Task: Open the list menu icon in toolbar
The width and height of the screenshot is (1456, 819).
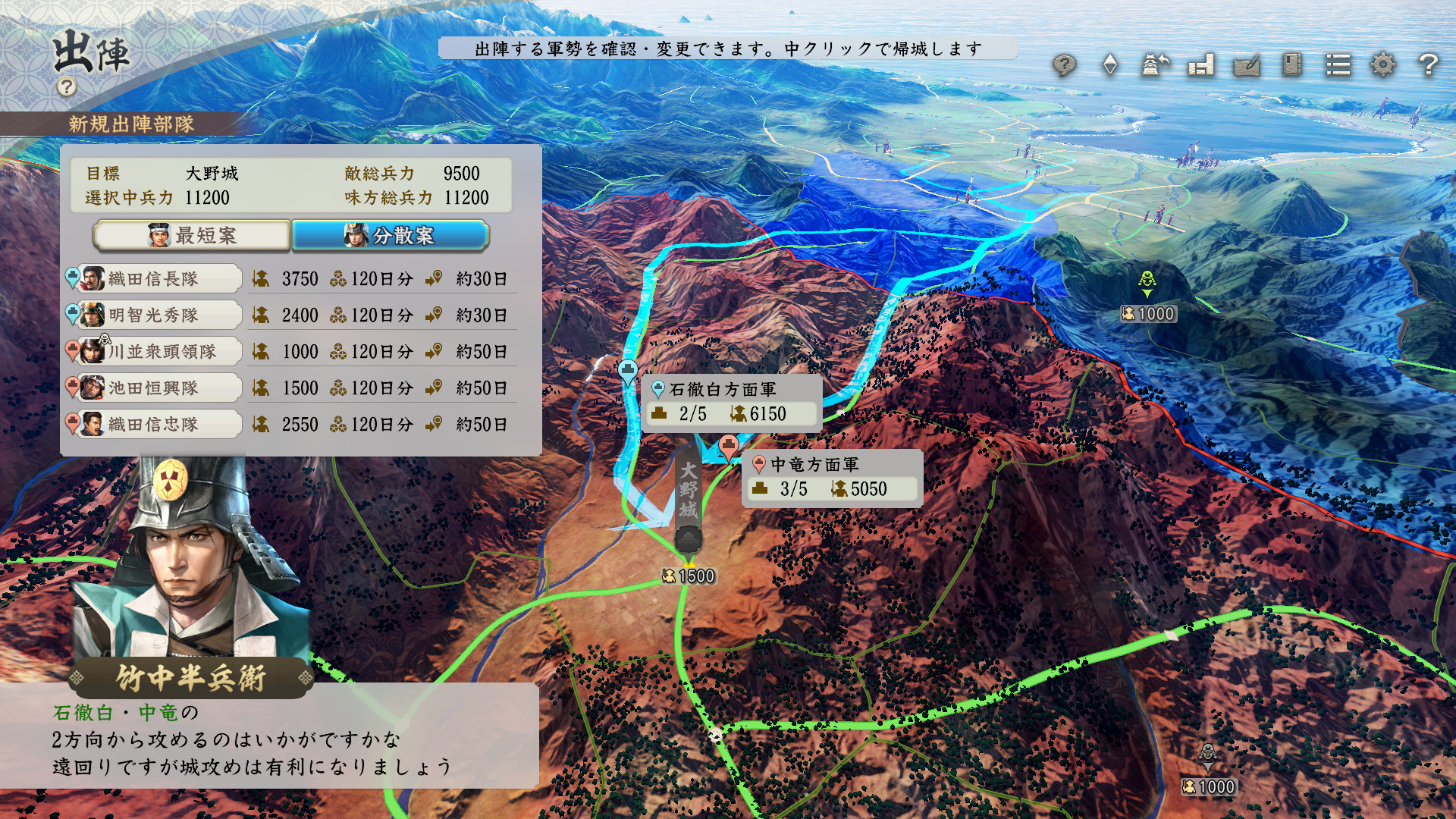Action: click(1338, 67)
